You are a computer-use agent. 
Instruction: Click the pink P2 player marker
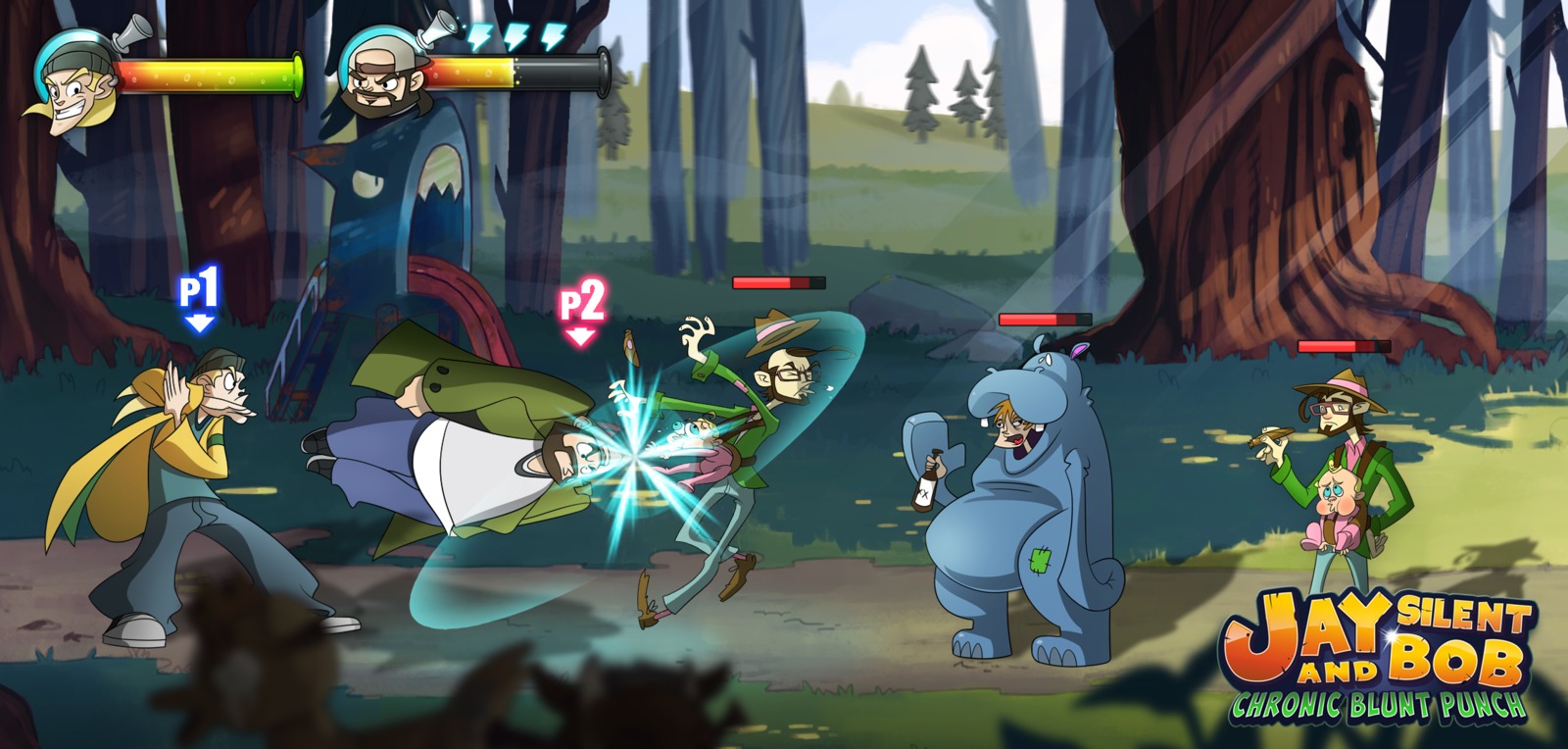click(581, 310)
